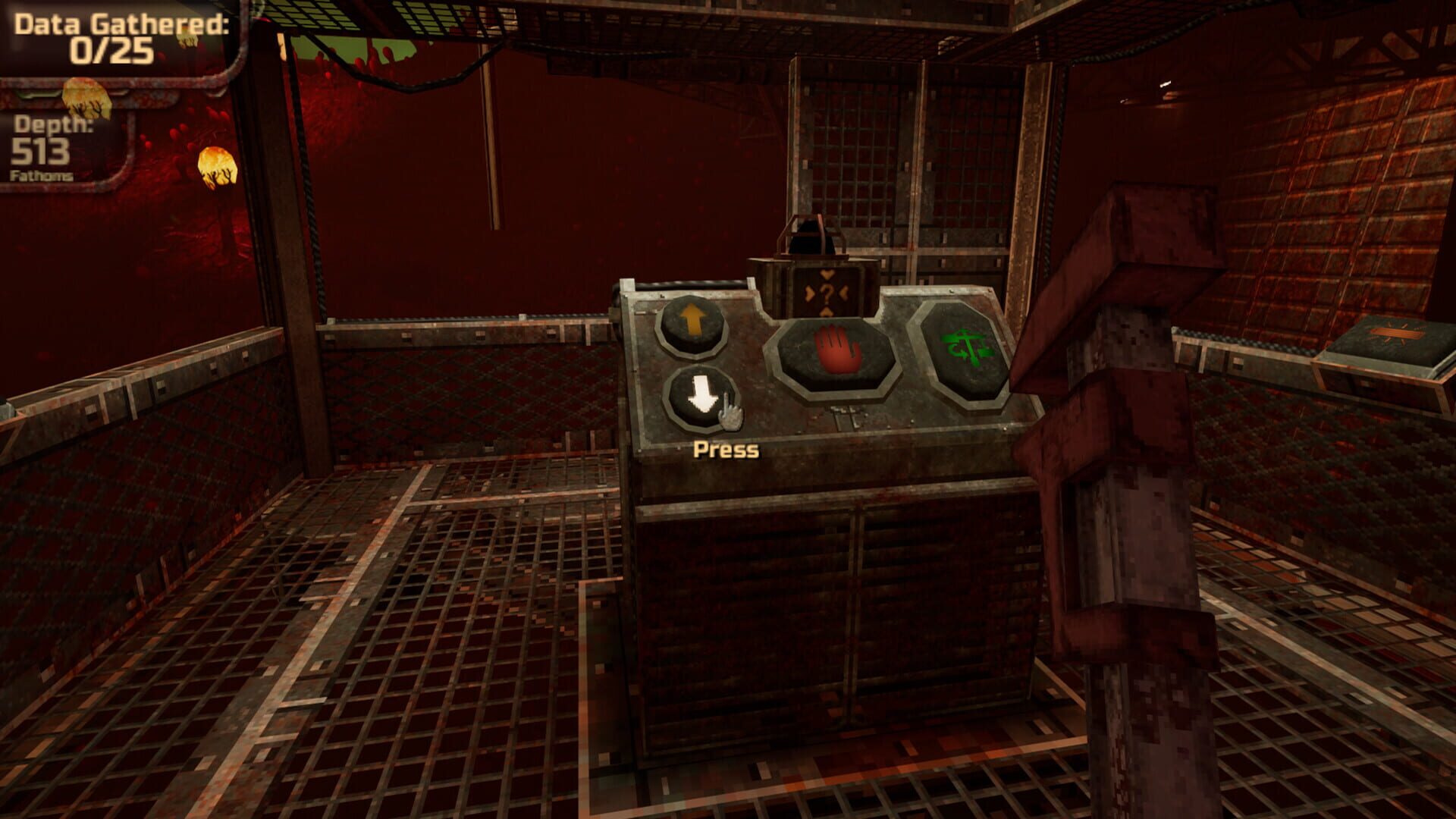This screenshot has width=1456, height=819.
Task: Activate the Press interaction prompt
Action: (x=726, y=449)
